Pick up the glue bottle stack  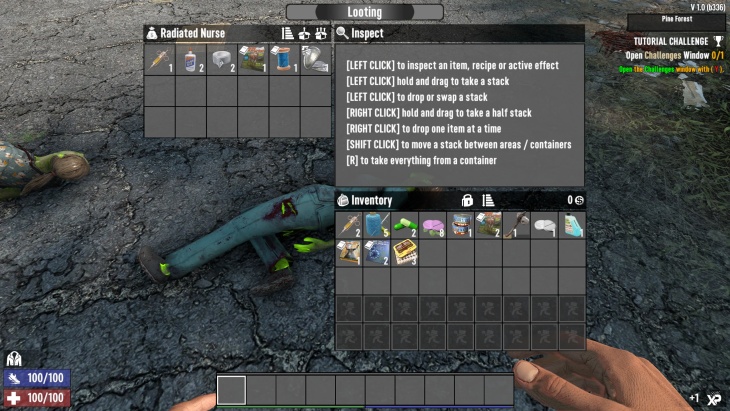[x=191, y=59]
